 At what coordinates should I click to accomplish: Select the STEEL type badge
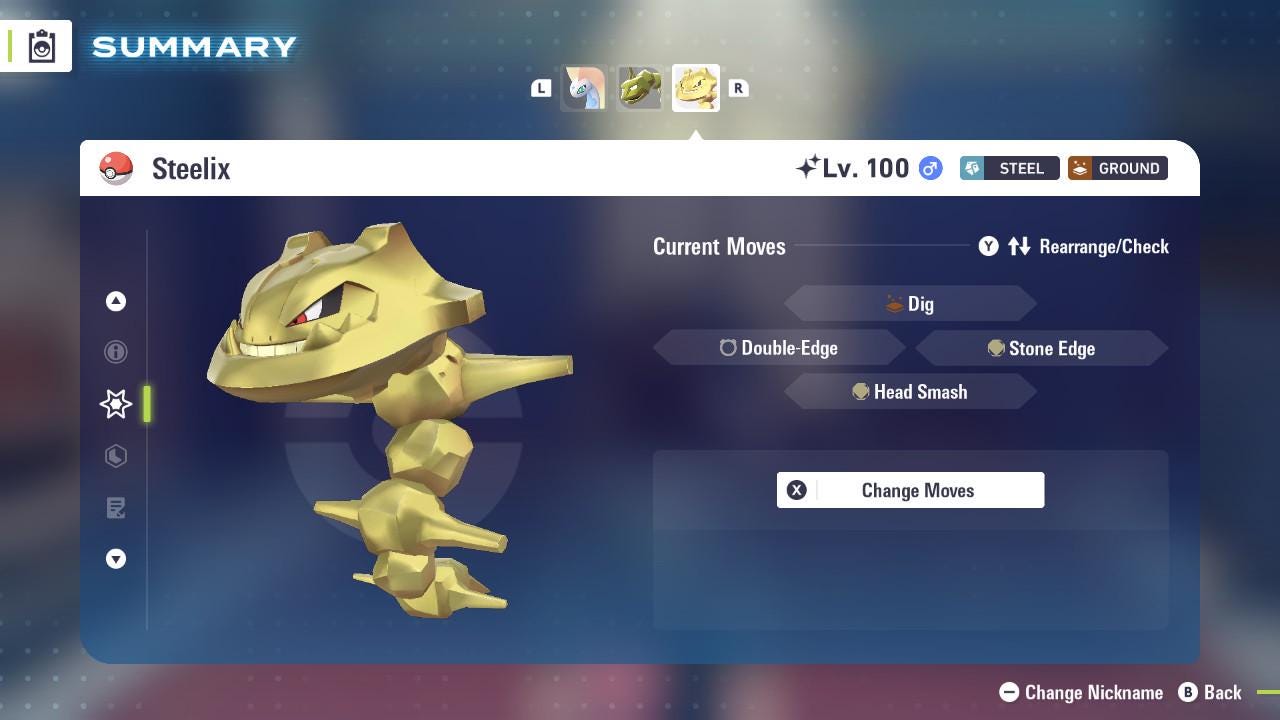[x=1009, y=168]
